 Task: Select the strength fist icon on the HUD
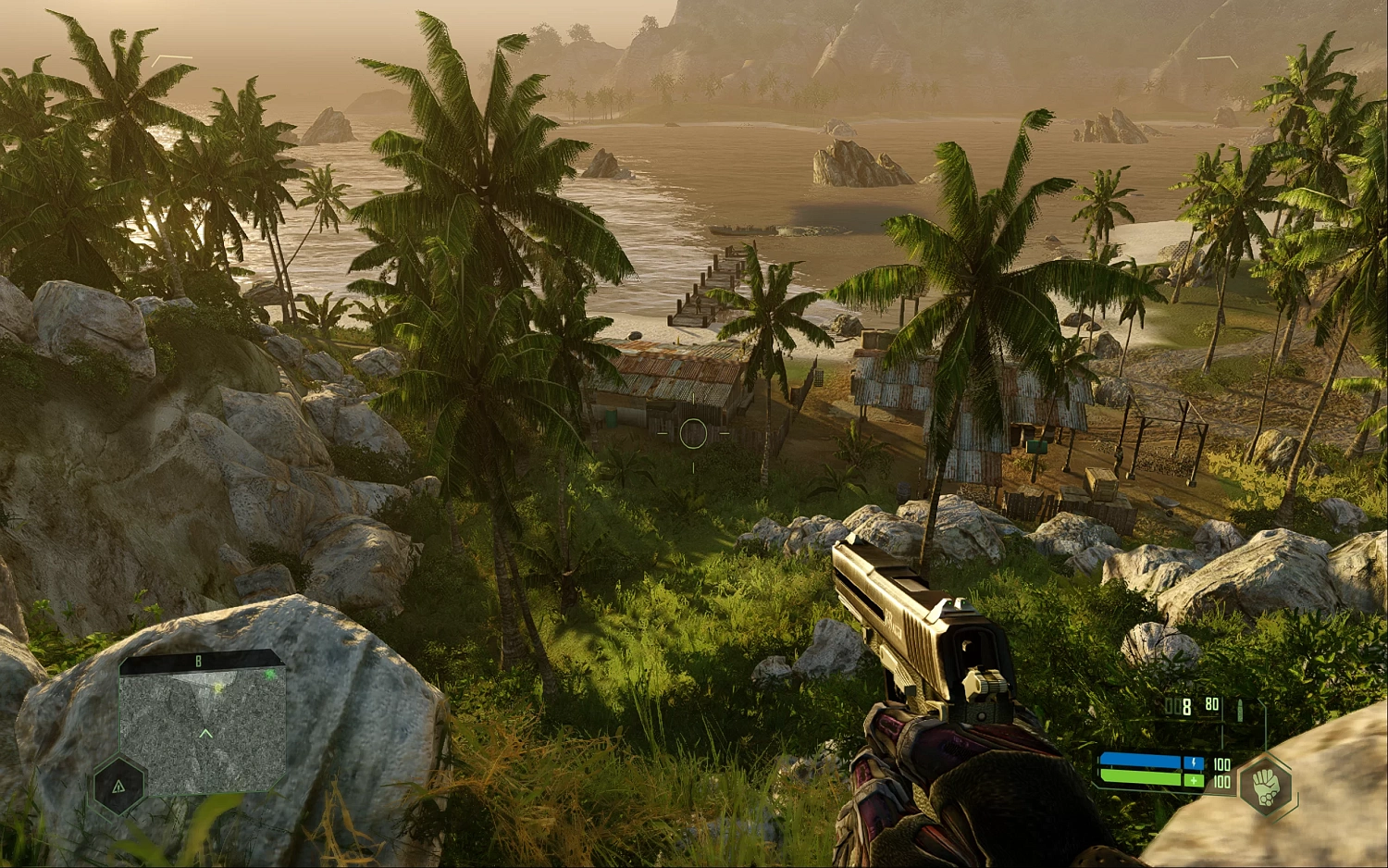point(1266,787)
